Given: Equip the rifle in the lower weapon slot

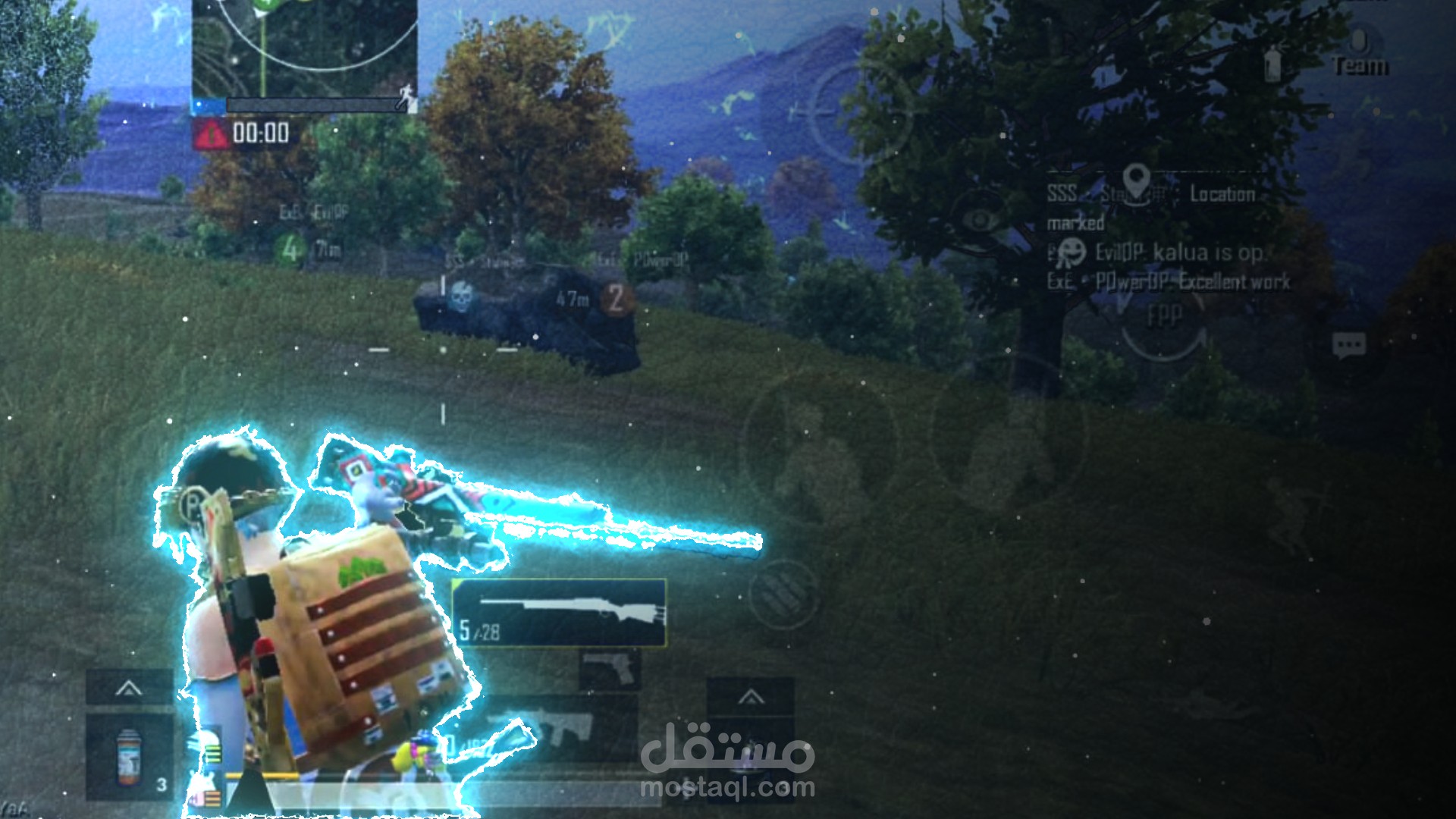Looking at the screenshot, I should [560, 728].
